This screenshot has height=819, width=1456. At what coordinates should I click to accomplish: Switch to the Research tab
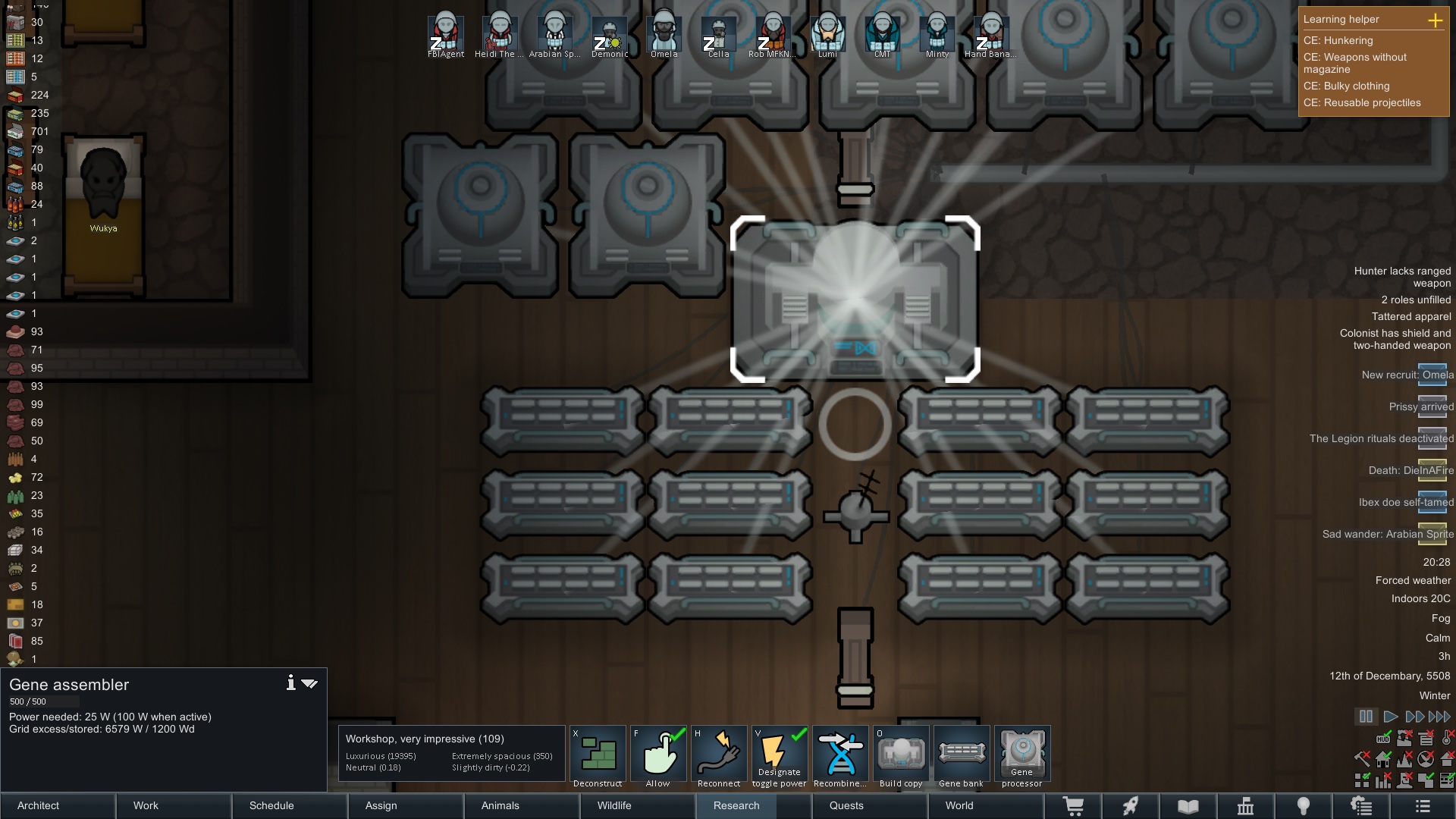735,806
